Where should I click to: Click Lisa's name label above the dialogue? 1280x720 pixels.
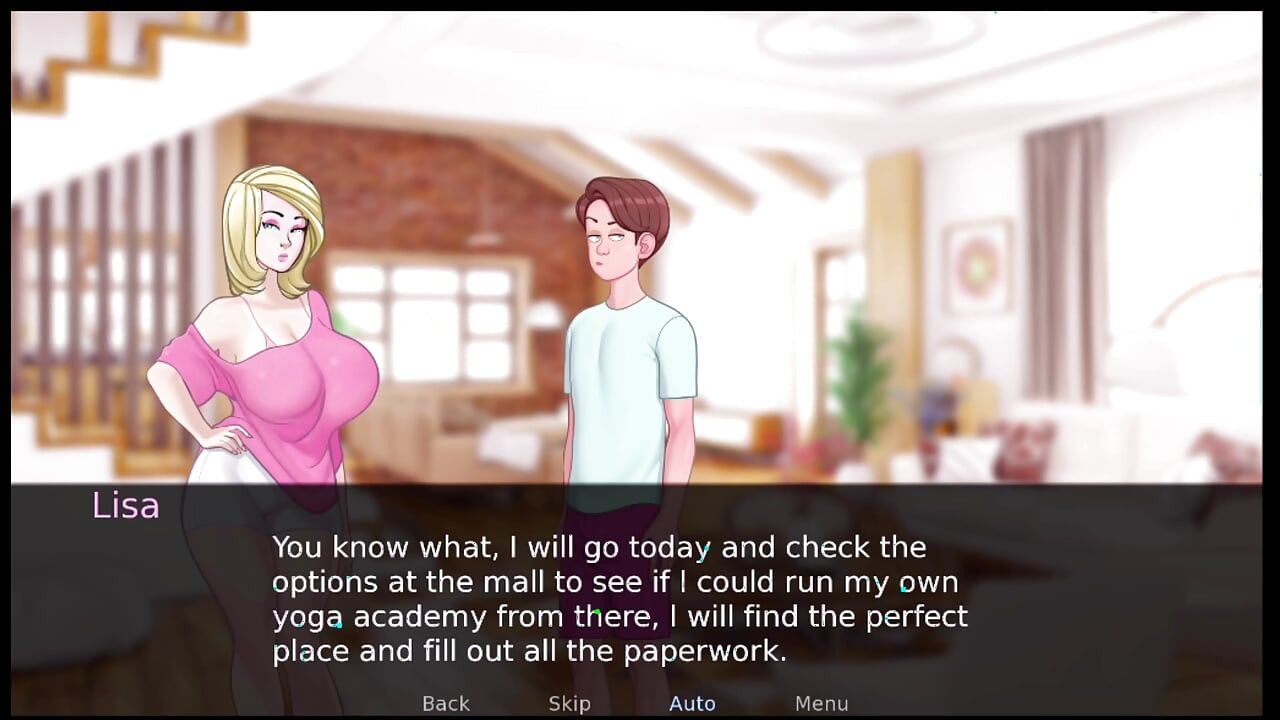(x=124, y=506)
